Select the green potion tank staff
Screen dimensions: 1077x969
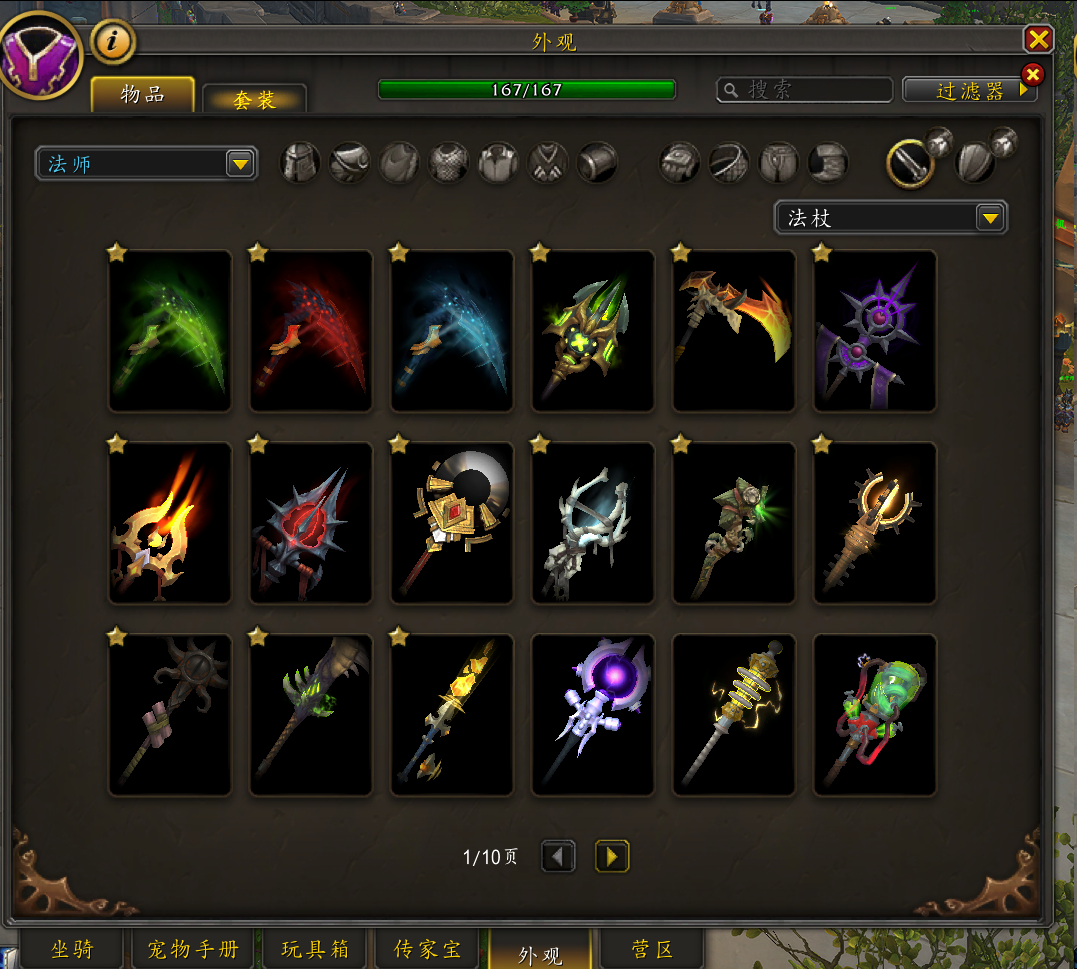pos(875,715)
